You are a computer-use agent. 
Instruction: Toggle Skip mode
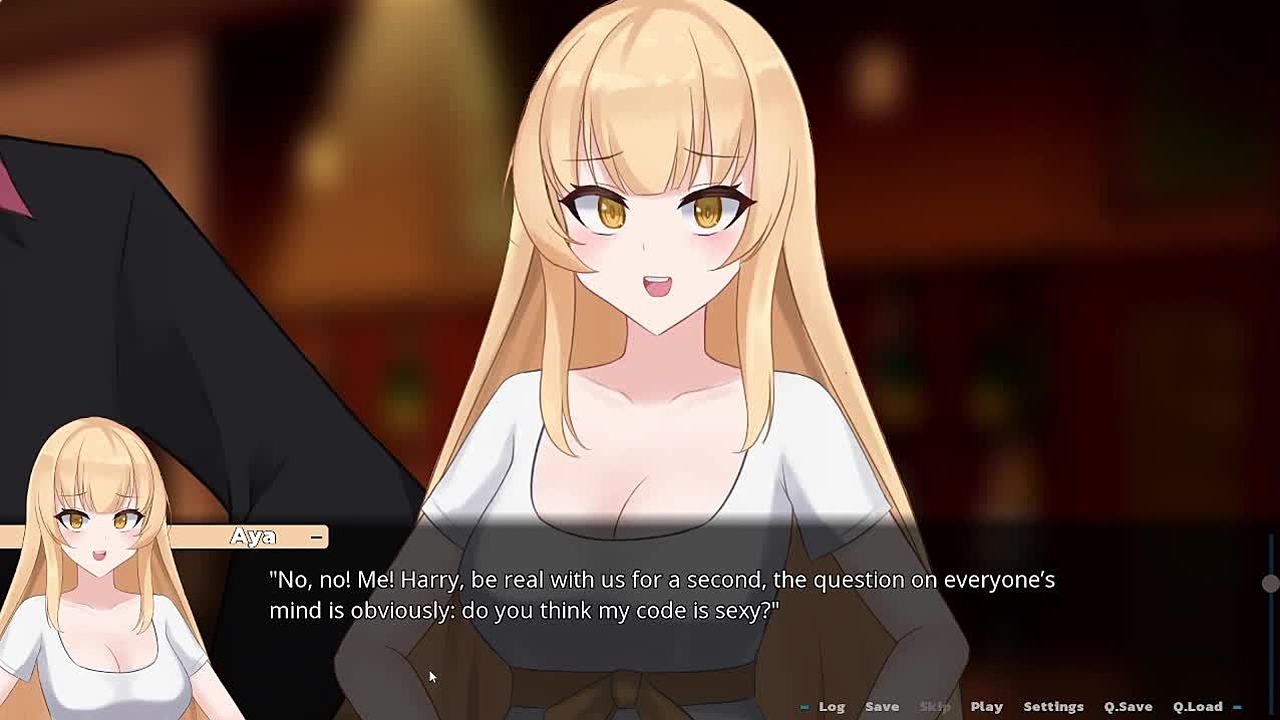click(x=934, y=706)
